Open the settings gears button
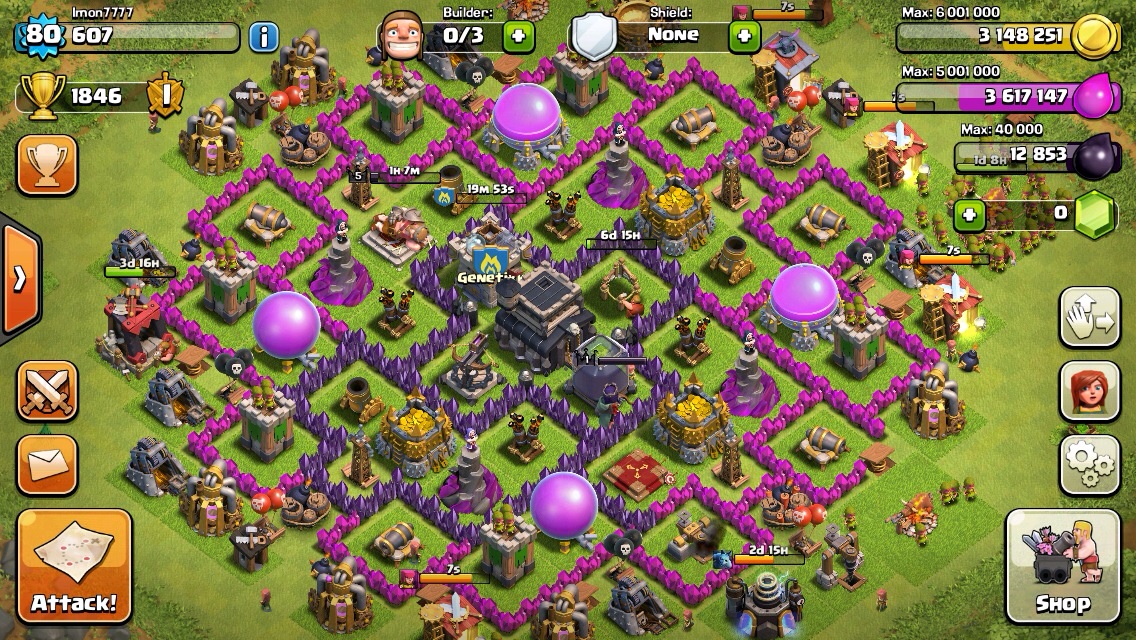The width and height of the screenshot is (1136, 640). pyautogui.click(x=1089, y=463)
